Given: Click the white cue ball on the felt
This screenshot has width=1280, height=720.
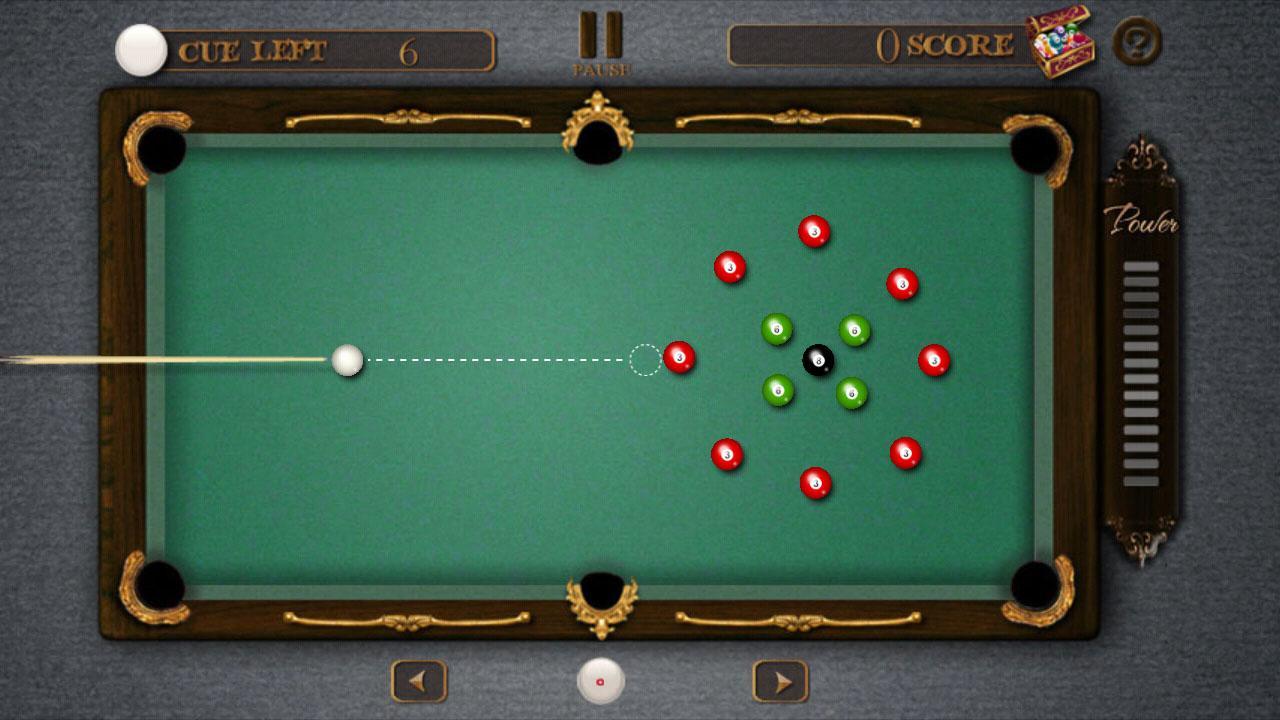Looking at the screenshot, I should (x=347, y=359).
